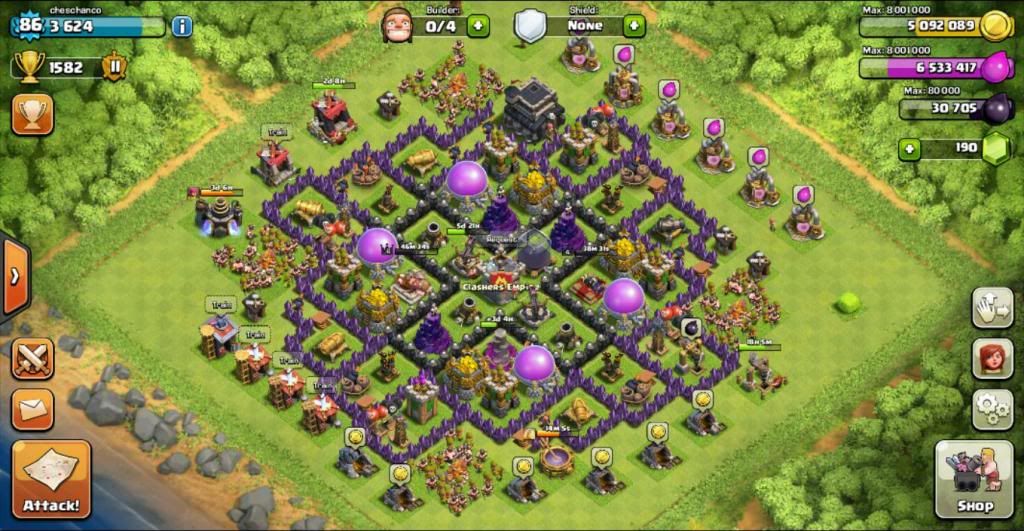This screenshot has height=531, width=1024.
Task: Open the crossed swords battle log
Action: click(x=32, y=358)
